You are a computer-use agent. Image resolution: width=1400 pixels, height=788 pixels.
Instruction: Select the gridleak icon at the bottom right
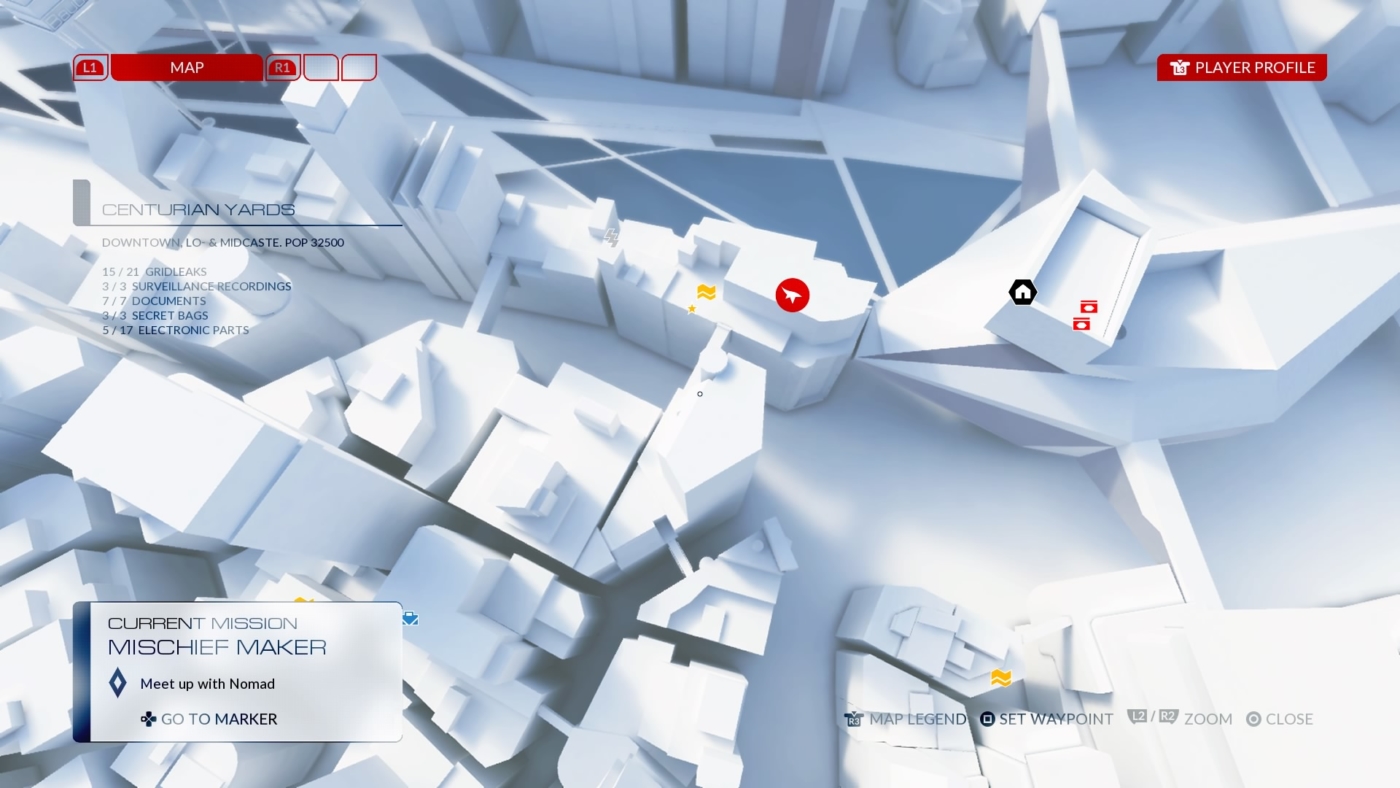pyautogui.click(x=999, y=678)
